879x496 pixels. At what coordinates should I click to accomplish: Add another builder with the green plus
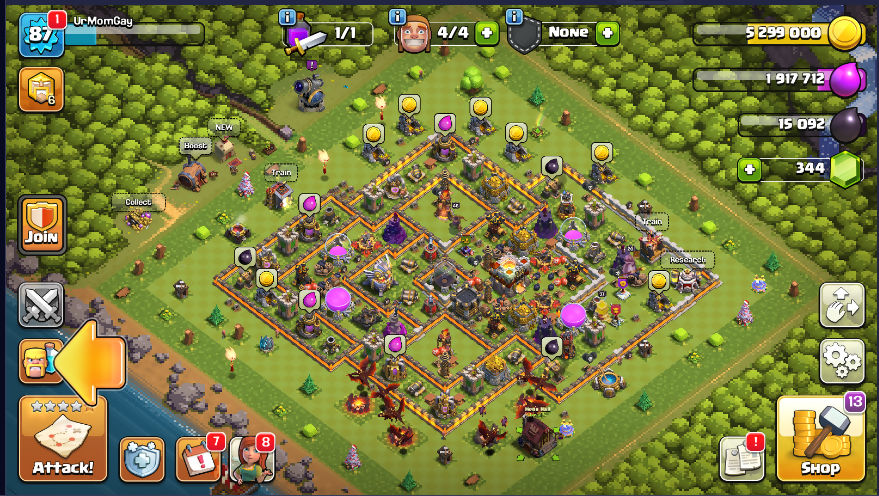(487, 33)
